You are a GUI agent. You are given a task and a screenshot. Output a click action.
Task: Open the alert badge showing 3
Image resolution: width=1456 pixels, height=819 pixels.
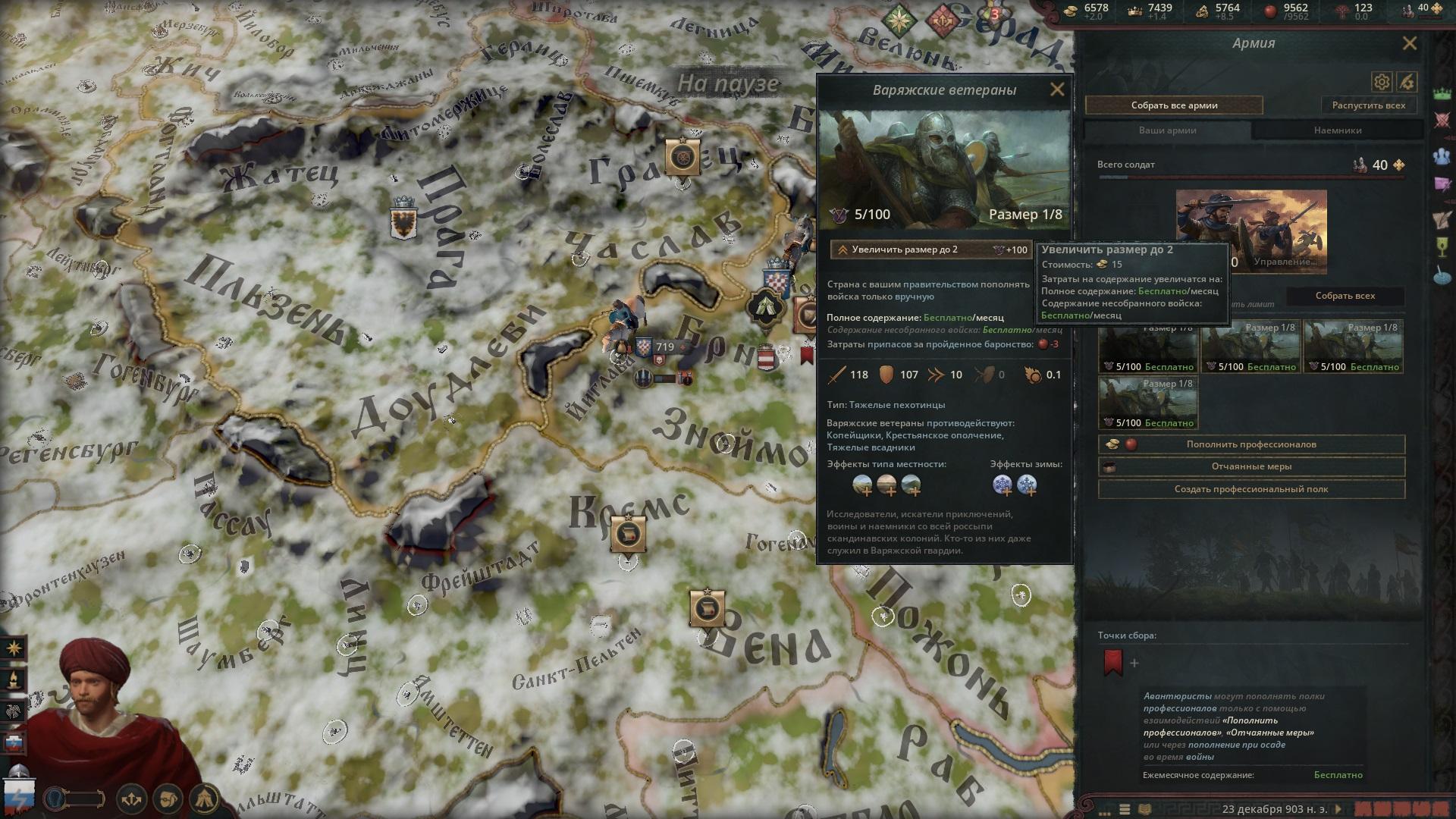pyautogui.click(x=994, y=14)
